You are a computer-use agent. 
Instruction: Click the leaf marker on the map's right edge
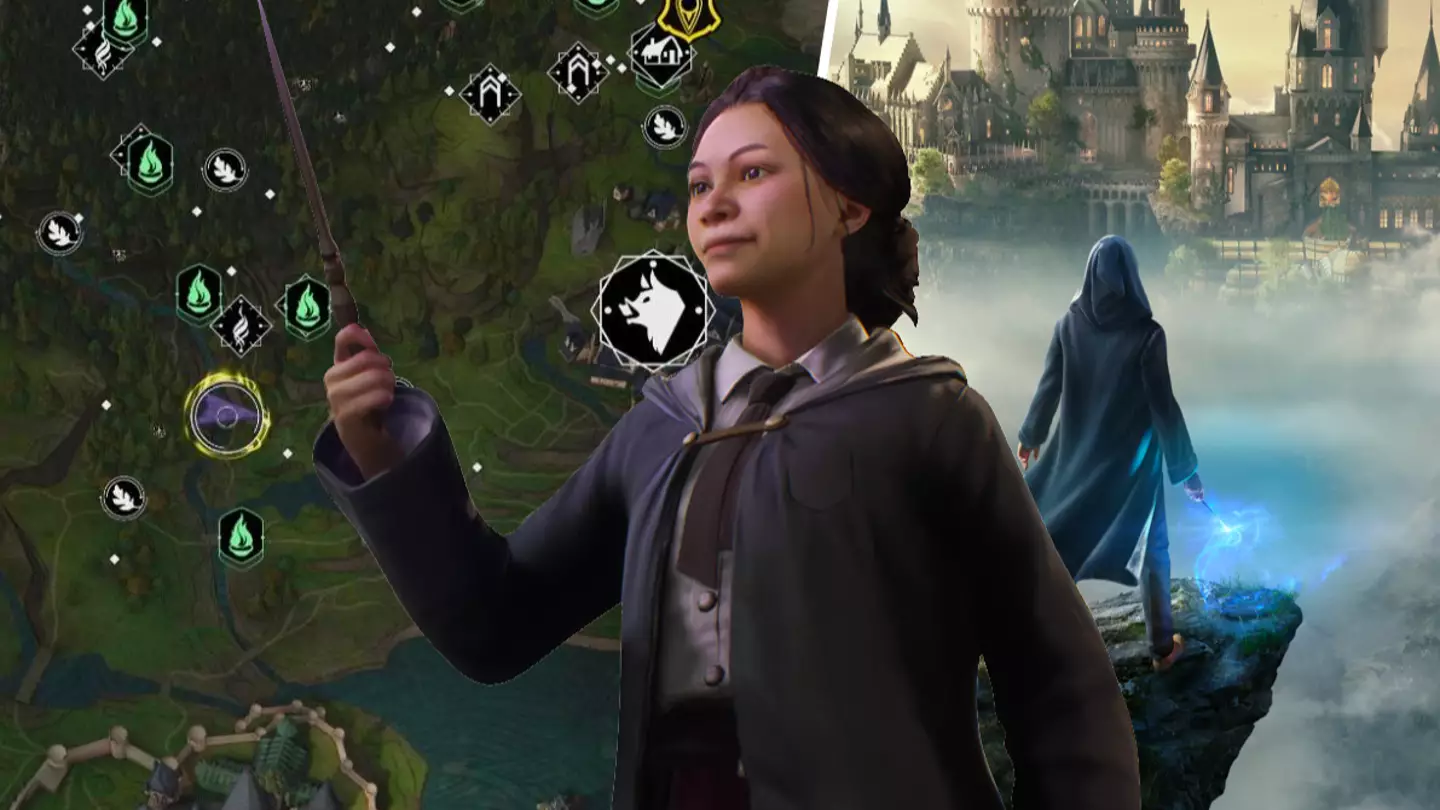[665, 128]
